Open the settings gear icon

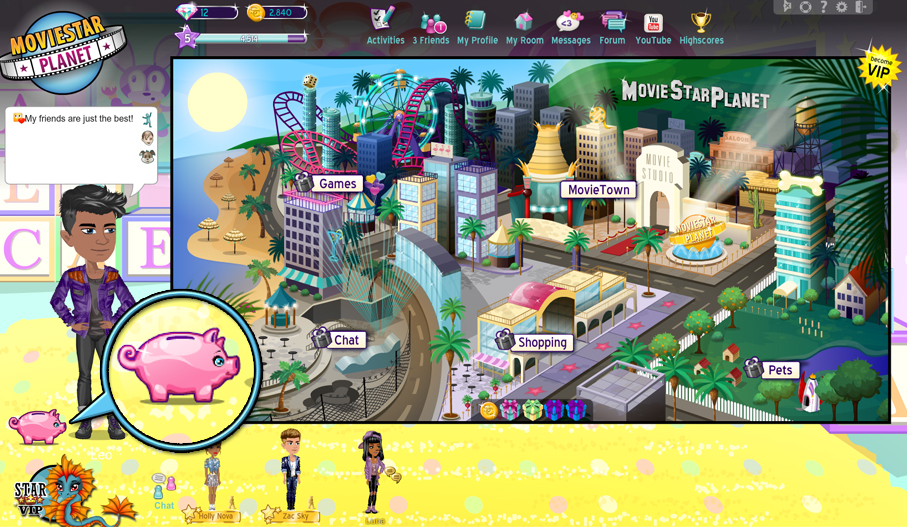click(842, 7)
